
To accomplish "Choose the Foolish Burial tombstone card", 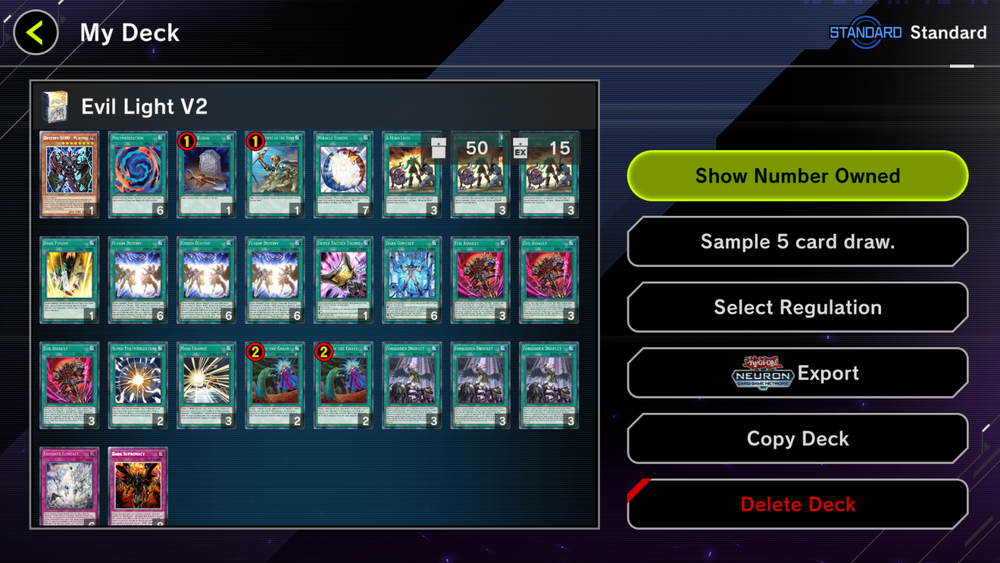I will pyautogui.click(x=206, y=174).
